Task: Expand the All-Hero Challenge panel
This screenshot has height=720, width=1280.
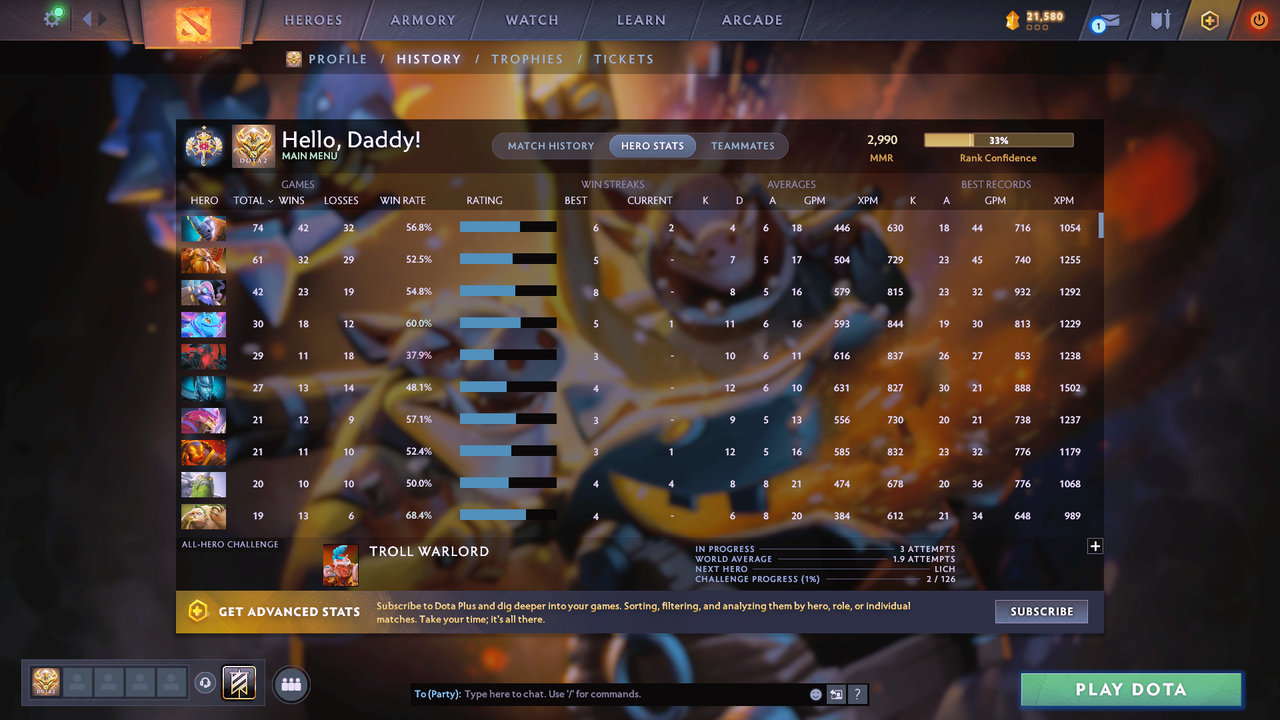Action: tap(1095, 546)
